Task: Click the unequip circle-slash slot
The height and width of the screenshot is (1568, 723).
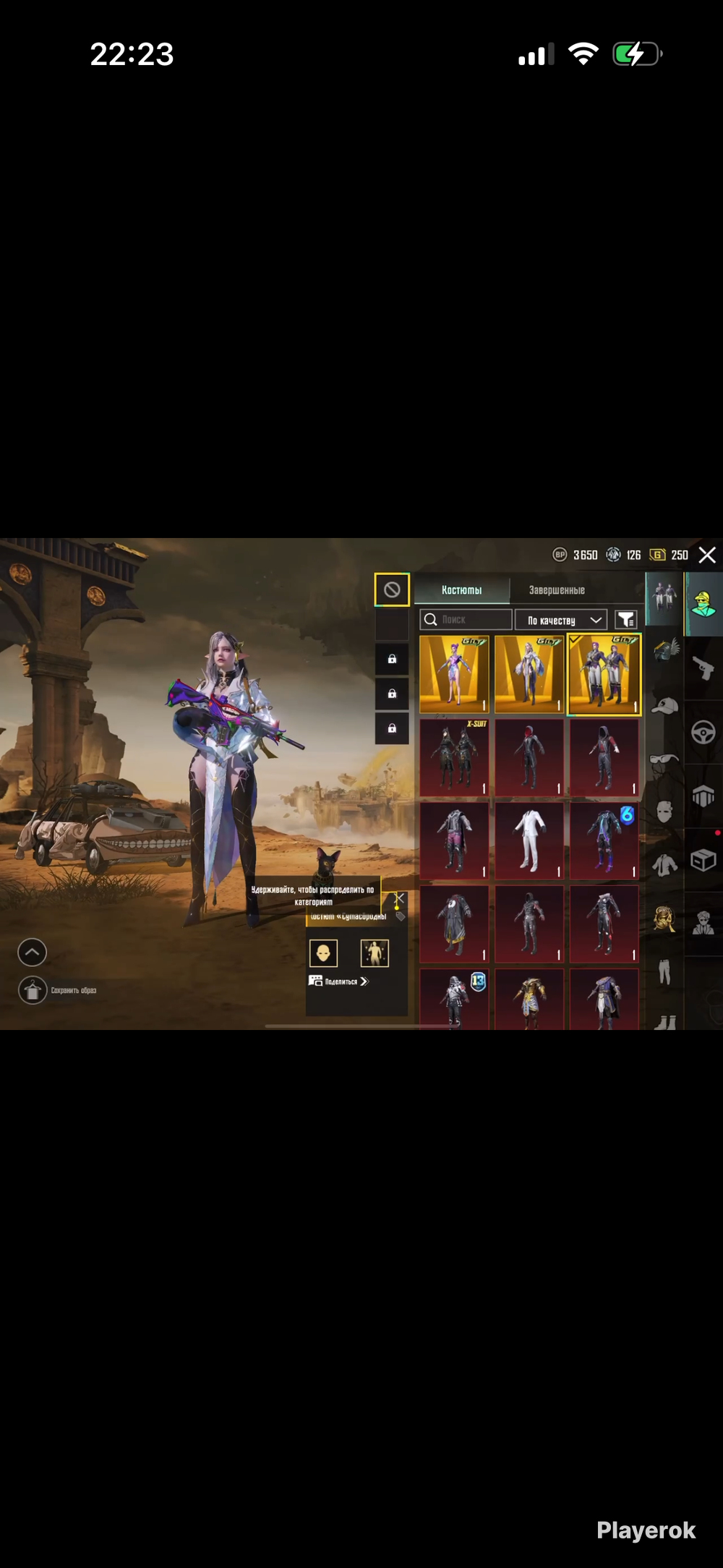Action: click(x=392, y=590)
